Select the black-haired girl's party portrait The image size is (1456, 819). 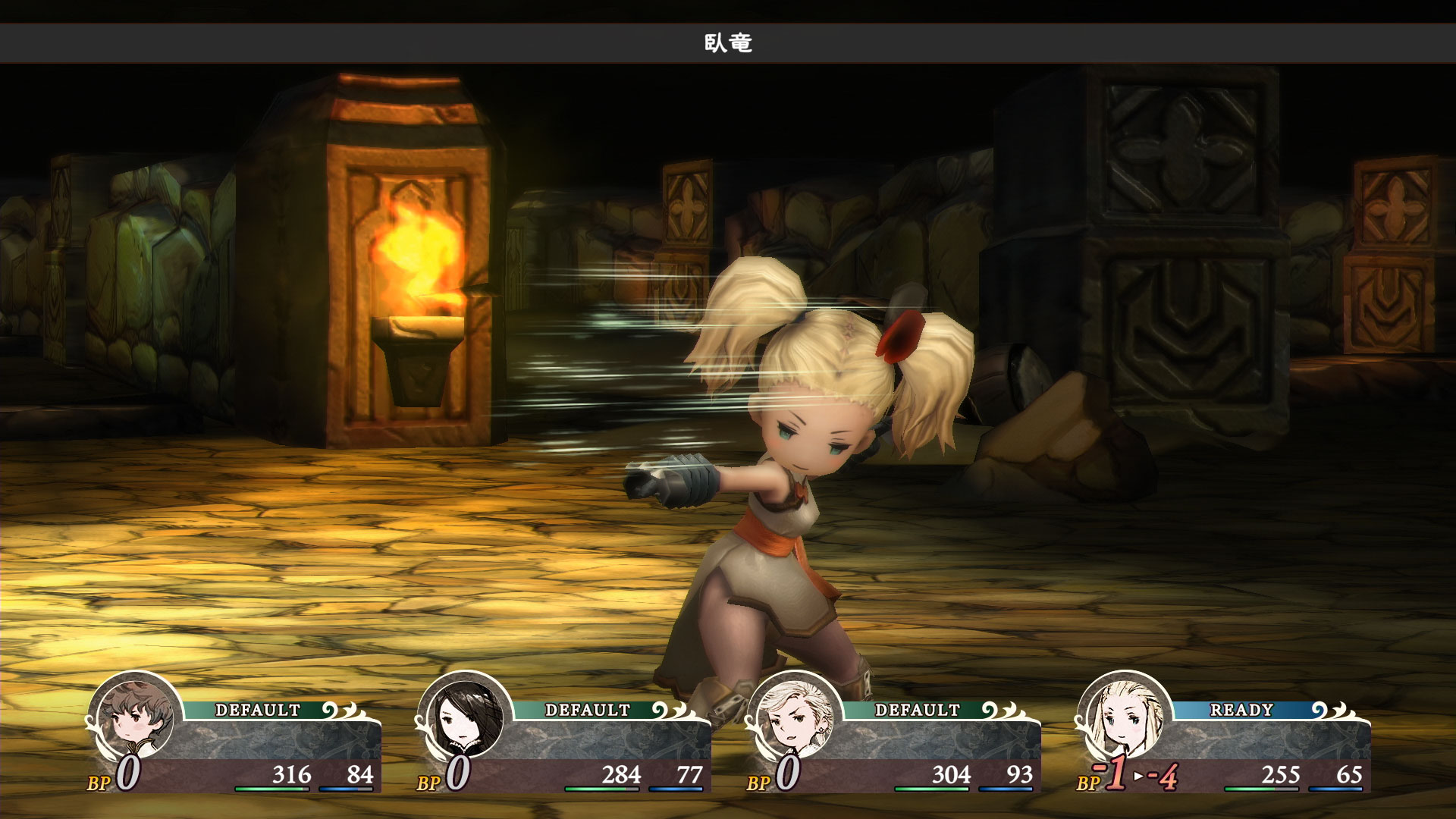pyautogui.click(x=465, y=717)
